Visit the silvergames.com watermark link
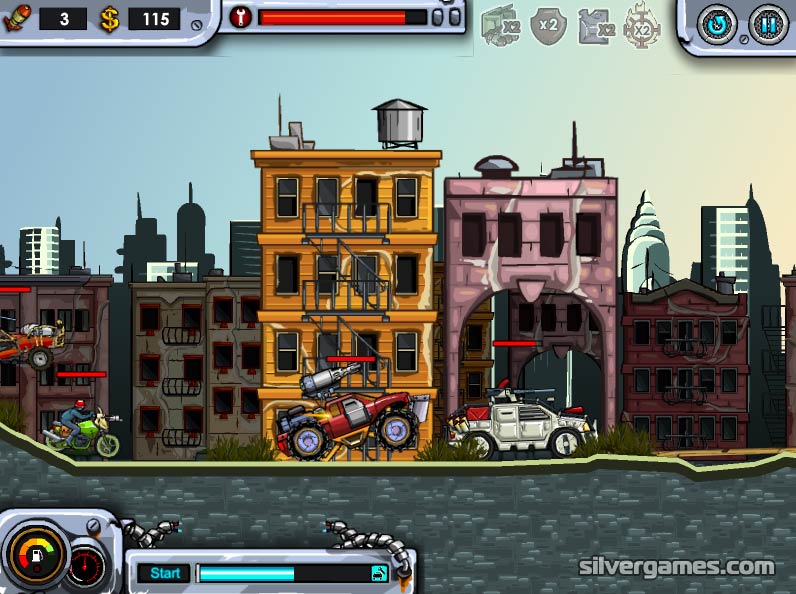The height and width of the screenshot is (594, 796). tap(677, 566)
